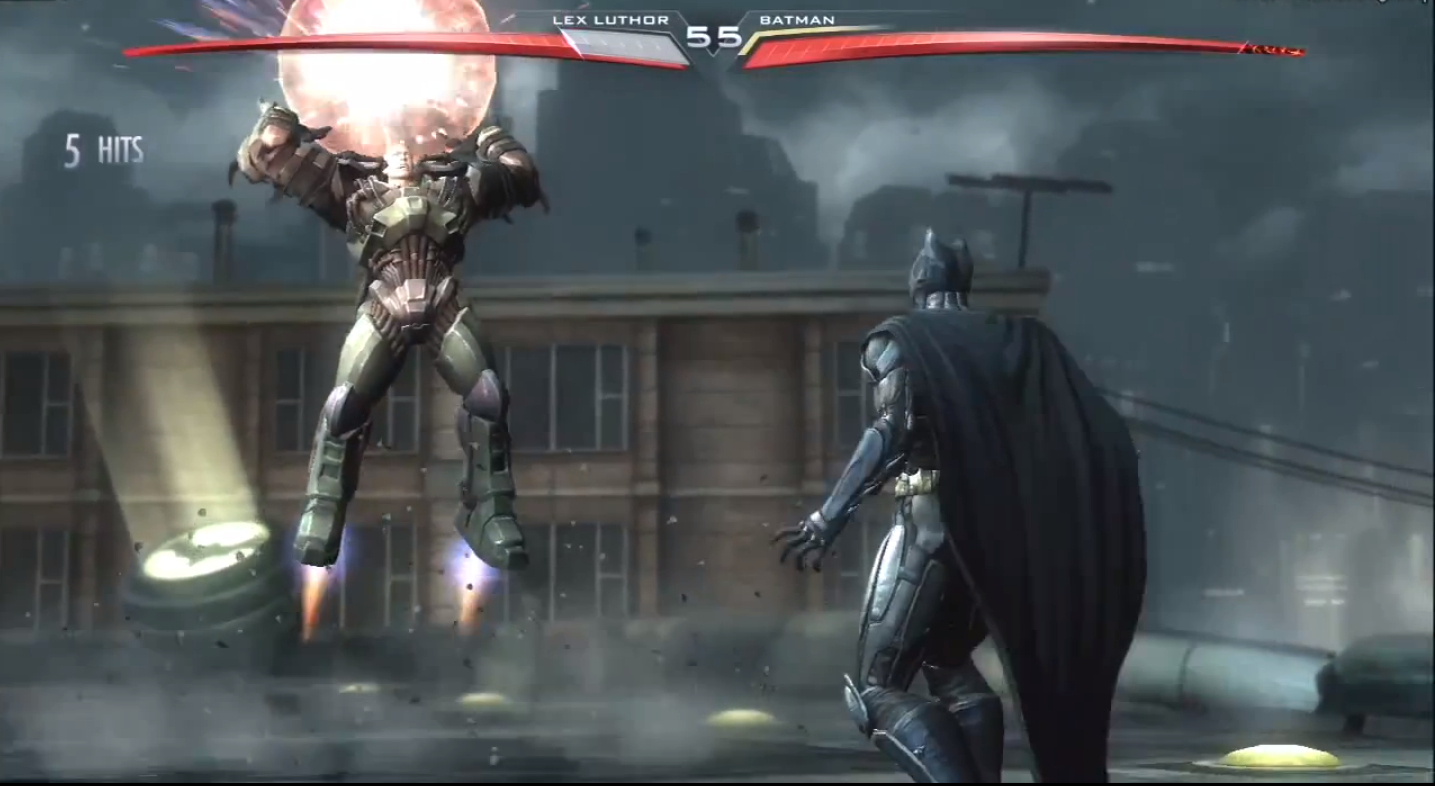Expand the 5 HITS combo counter
The image size is (1435, 786).
[103, 148]
